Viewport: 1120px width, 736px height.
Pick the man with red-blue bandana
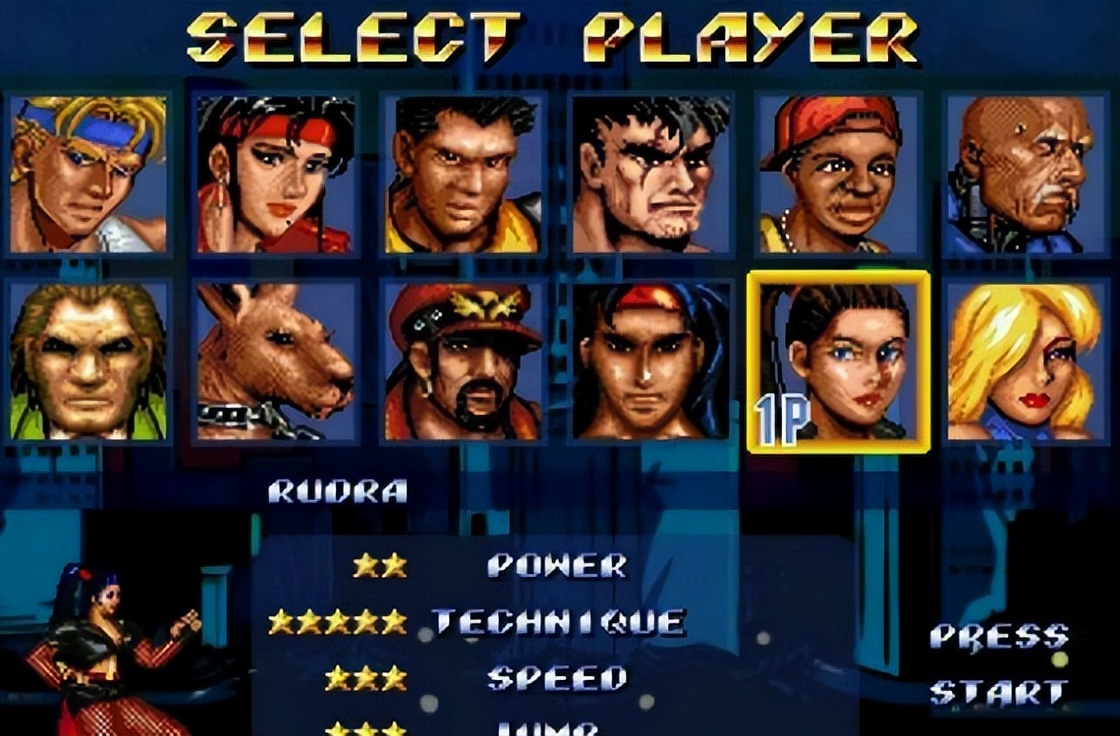pos(650,361)
